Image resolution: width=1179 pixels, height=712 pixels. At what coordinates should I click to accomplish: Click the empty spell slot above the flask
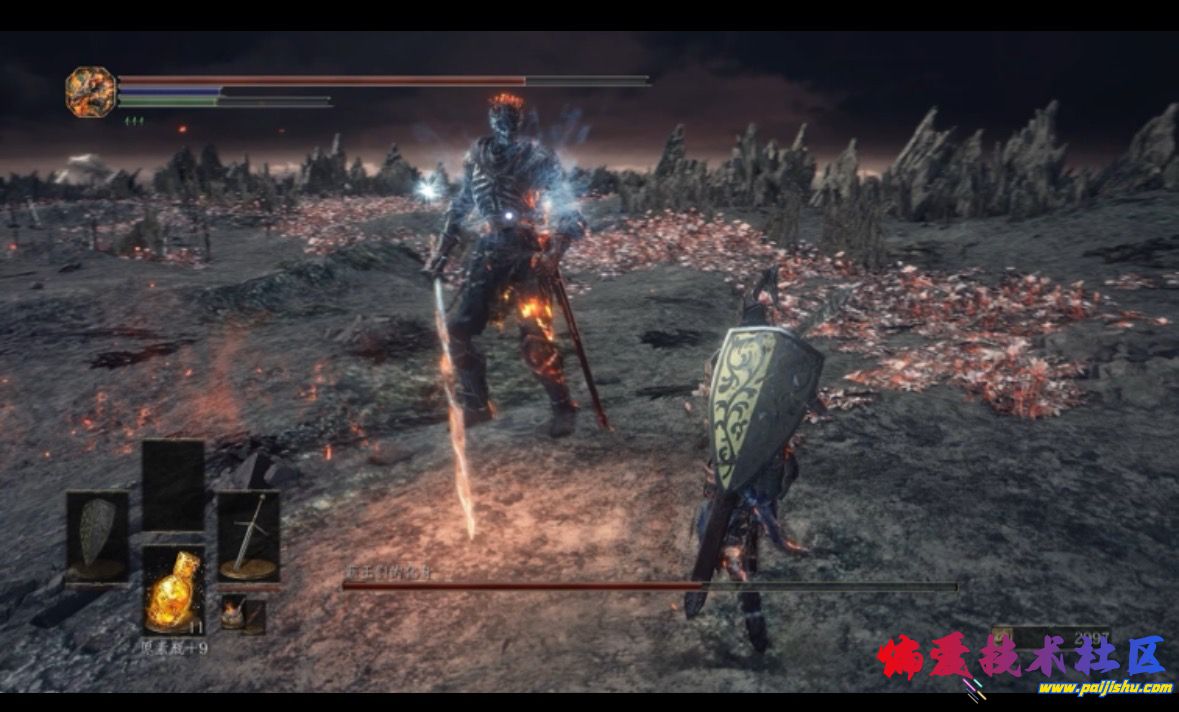click(173, 485)
